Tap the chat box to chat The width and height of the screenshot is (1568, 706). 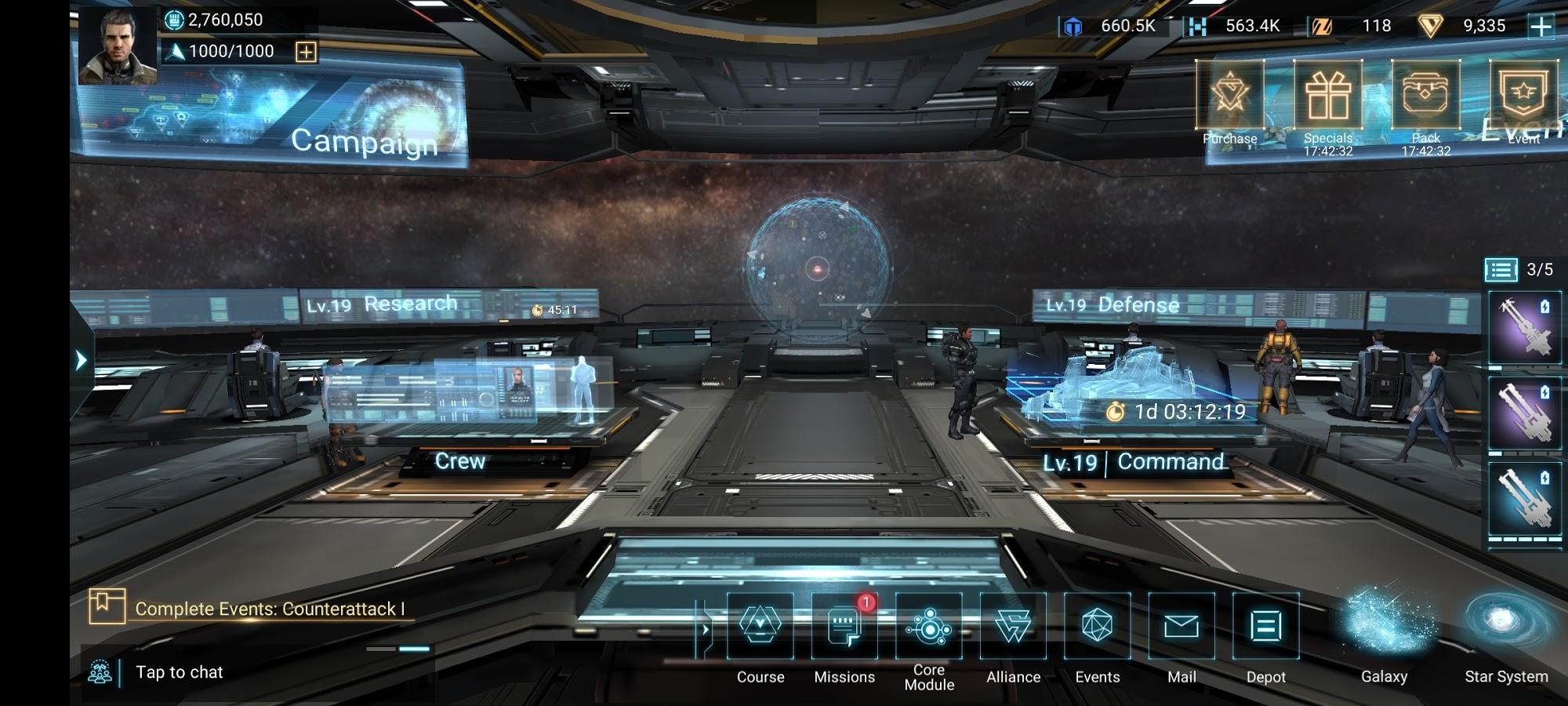pos(180,672)
